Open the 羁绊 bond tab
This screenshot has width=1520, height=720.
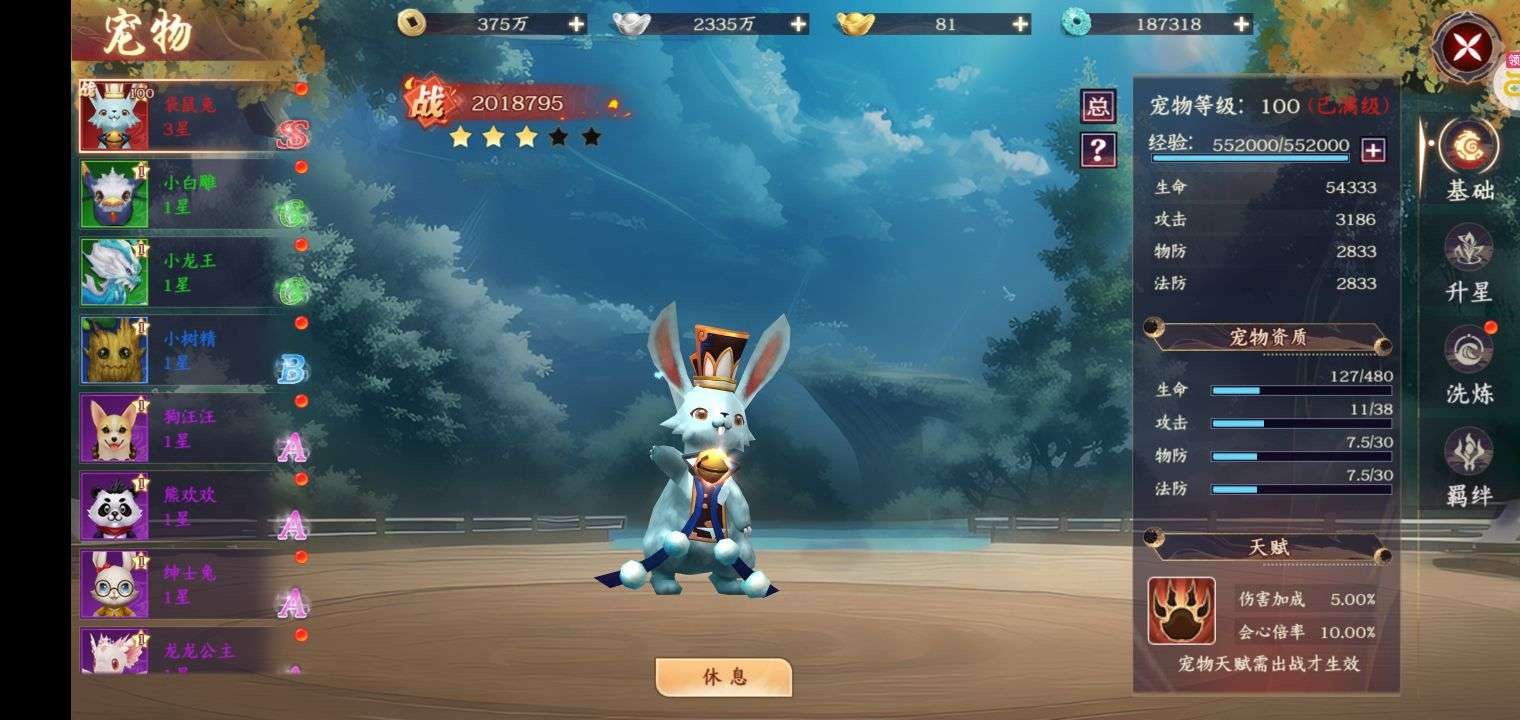tap(1469, 466)
